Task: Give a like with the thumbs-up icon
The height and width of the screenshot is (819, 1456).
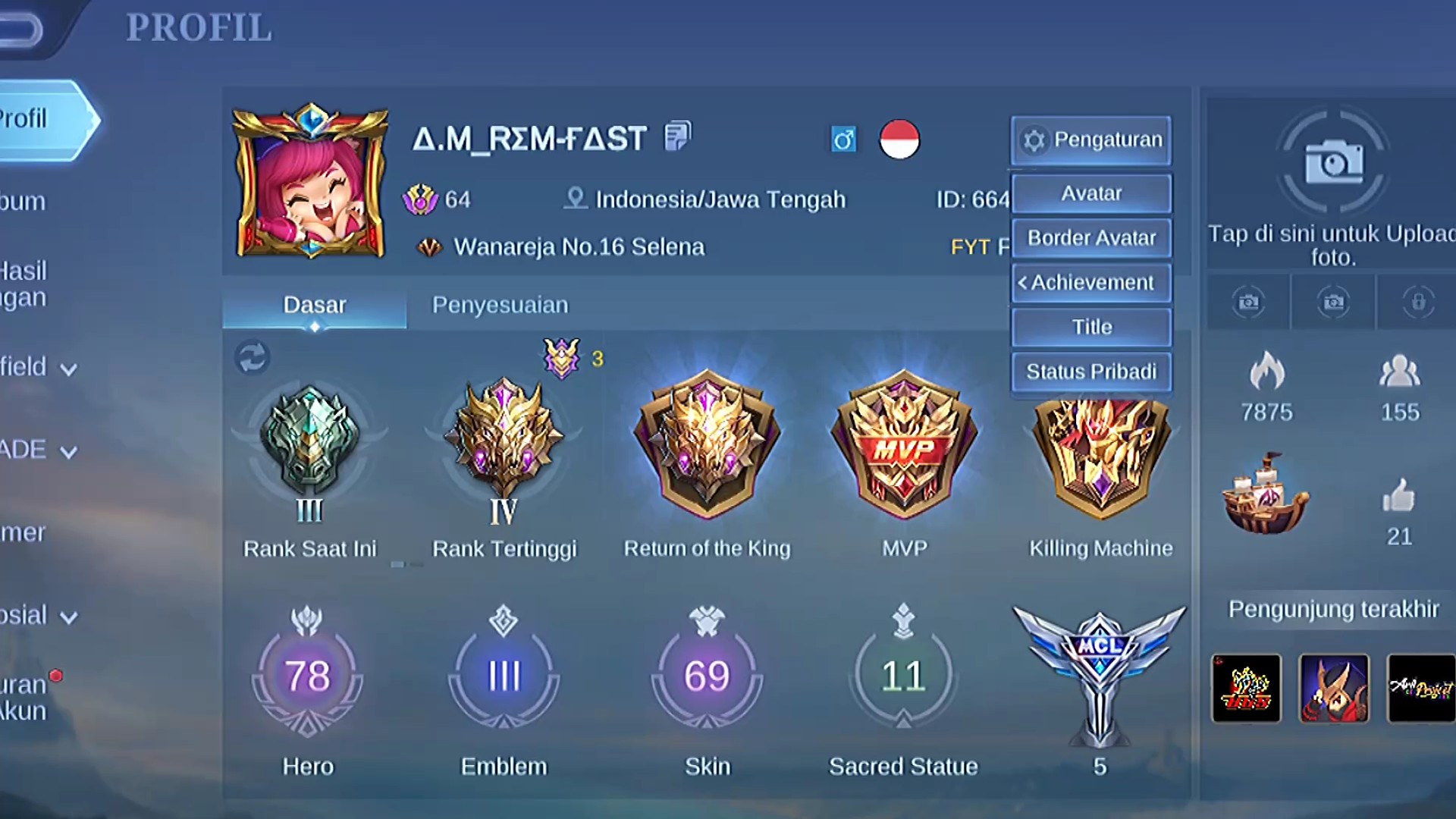Action: point(1398,497)
